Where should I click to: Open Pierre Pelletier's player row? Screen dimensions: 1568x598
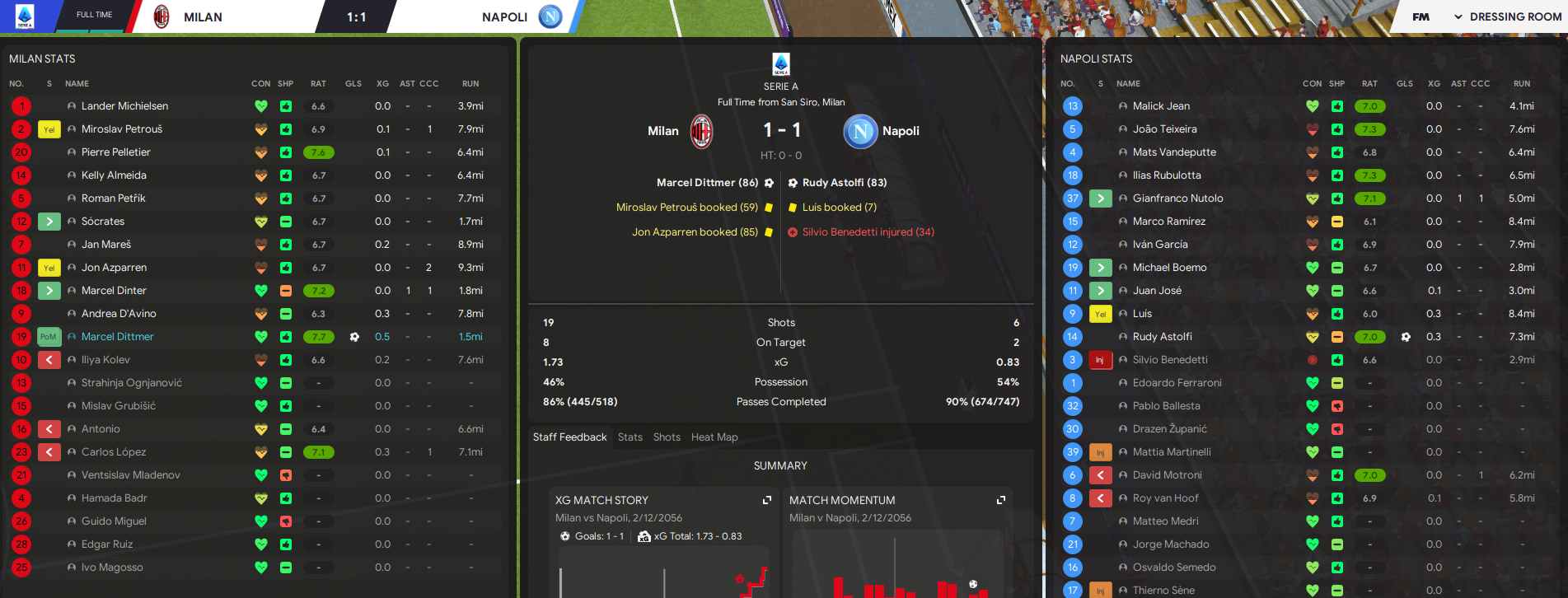click(115, 152)
